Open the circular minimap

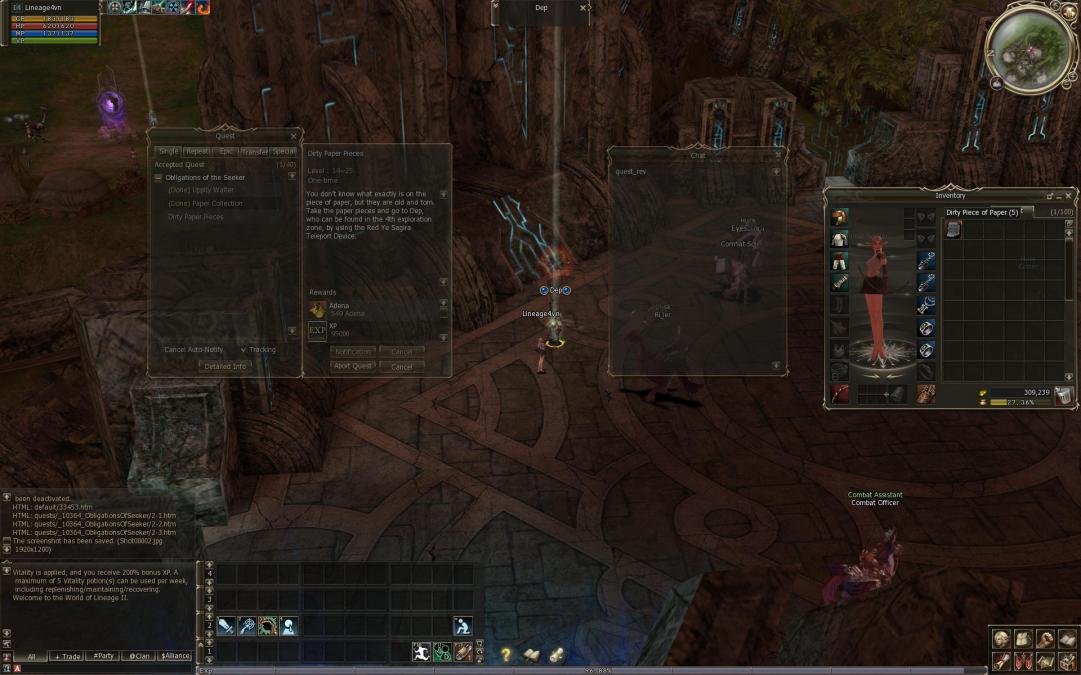[1030, 49]
